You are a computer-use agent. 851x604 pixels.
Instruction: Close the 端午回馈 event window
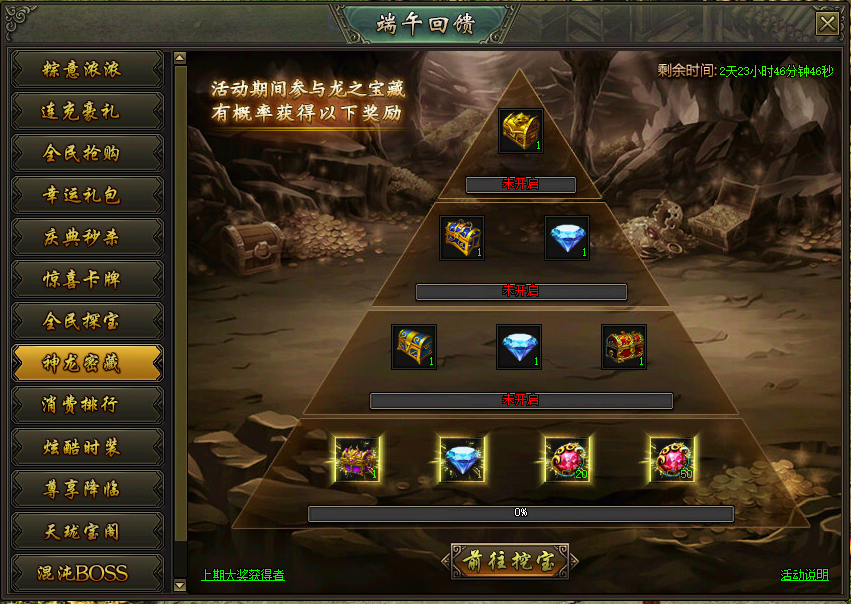(827, 24)
